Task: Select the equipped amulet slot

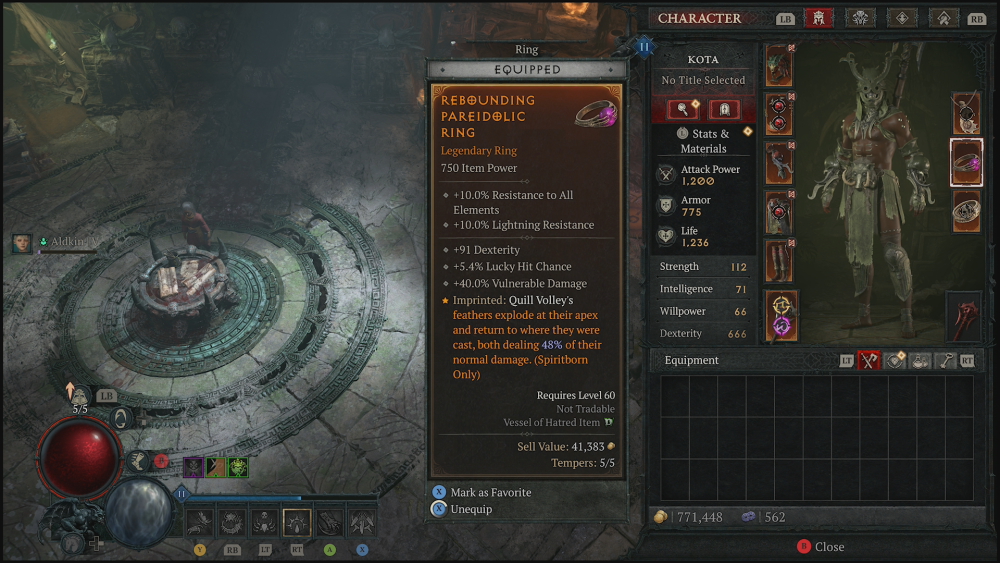Action: (965, 113)
